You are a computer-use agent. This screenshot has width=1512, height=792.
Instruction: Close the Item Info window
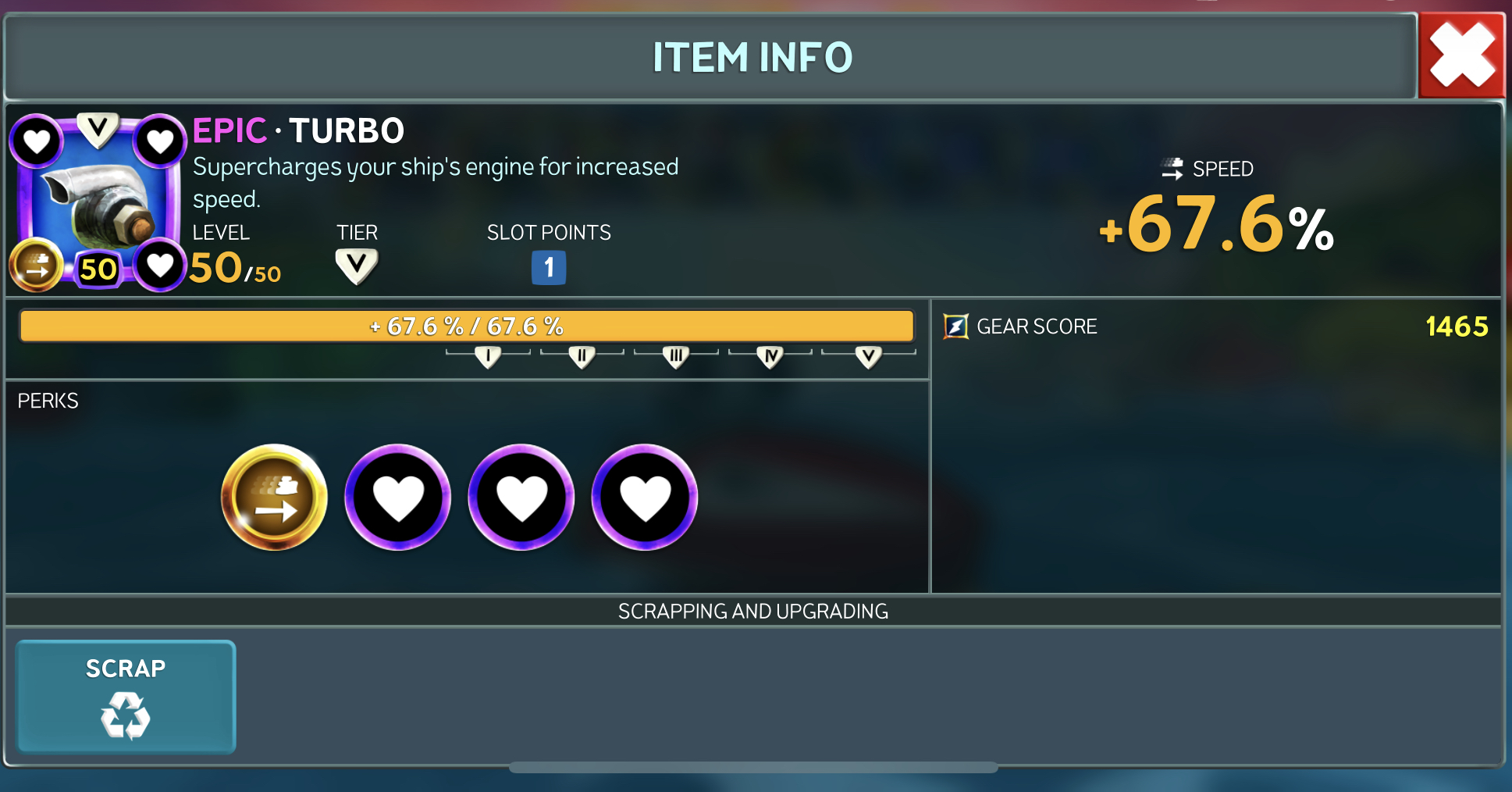(1460, 55)
